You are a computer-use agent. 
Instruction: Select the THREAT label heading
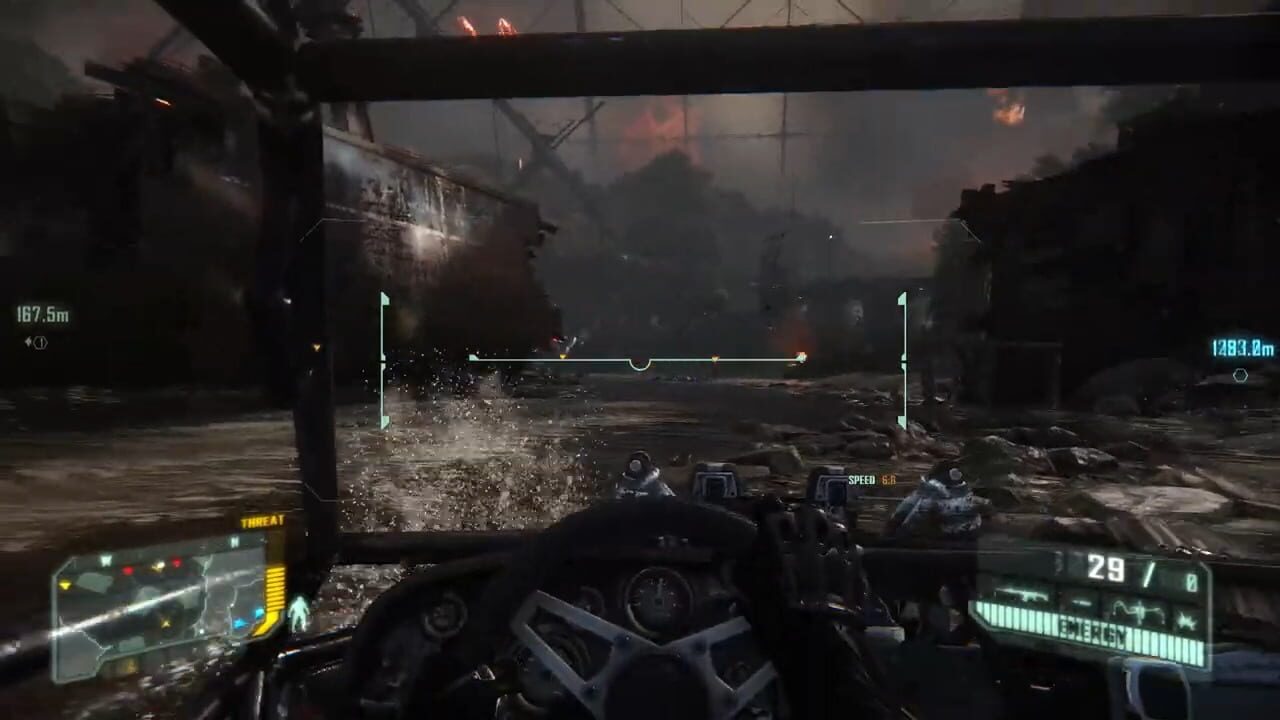tap(262, 520)
